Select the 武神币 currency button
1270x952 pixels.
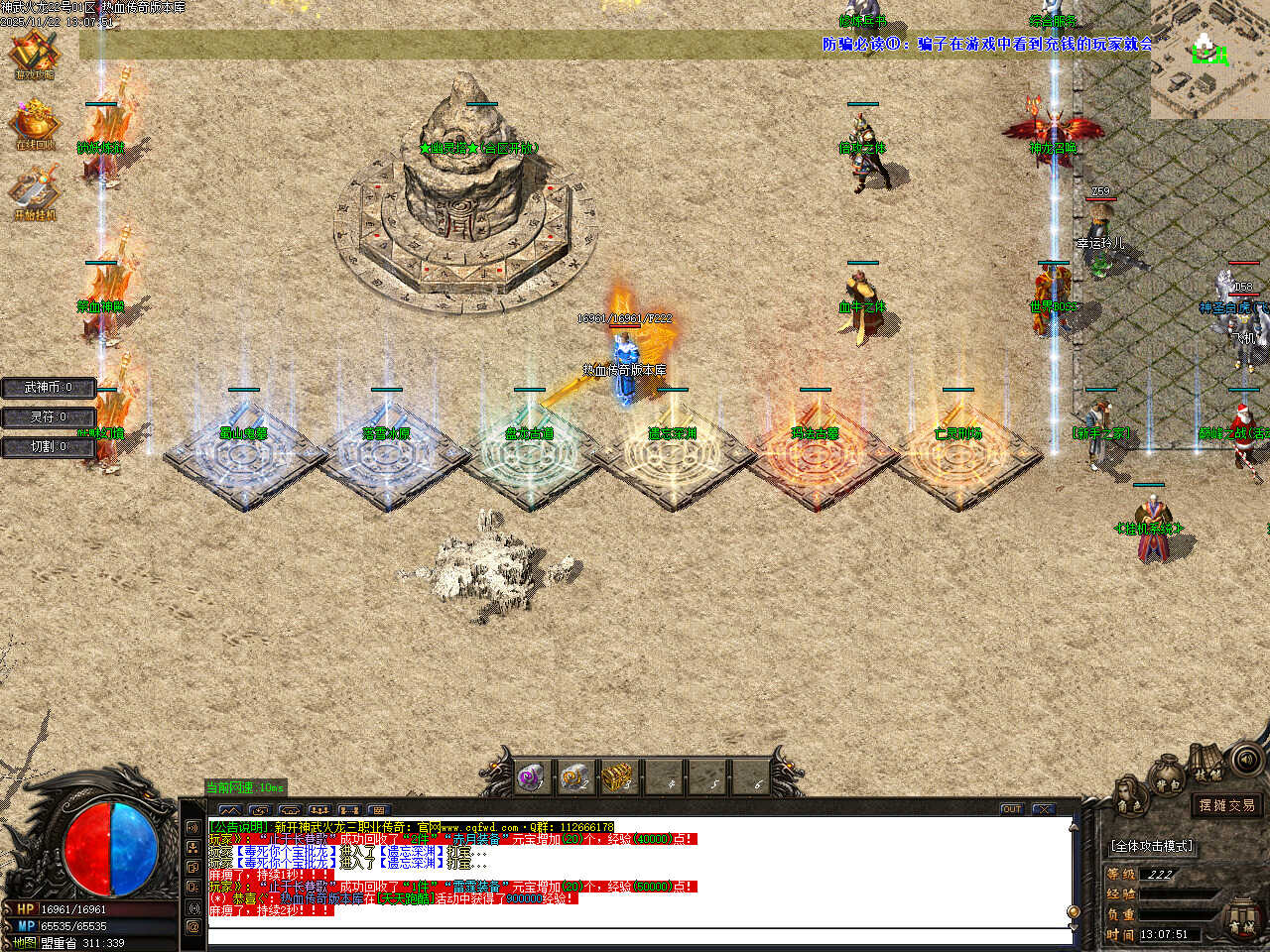pyautogui.click(x=48, y=388)
